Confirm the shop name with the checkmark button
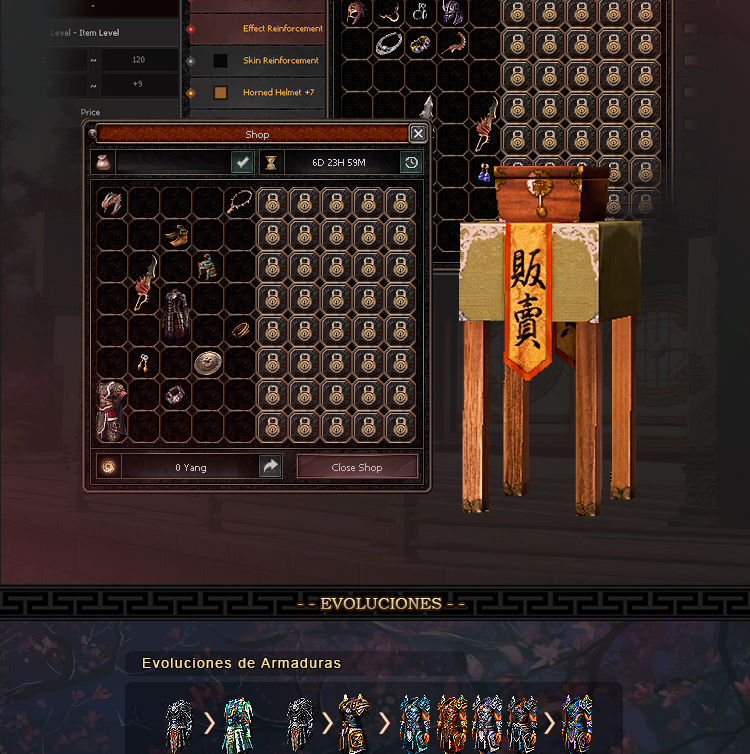The height and width of the screenshot is (754, 750). pos(242,162)
